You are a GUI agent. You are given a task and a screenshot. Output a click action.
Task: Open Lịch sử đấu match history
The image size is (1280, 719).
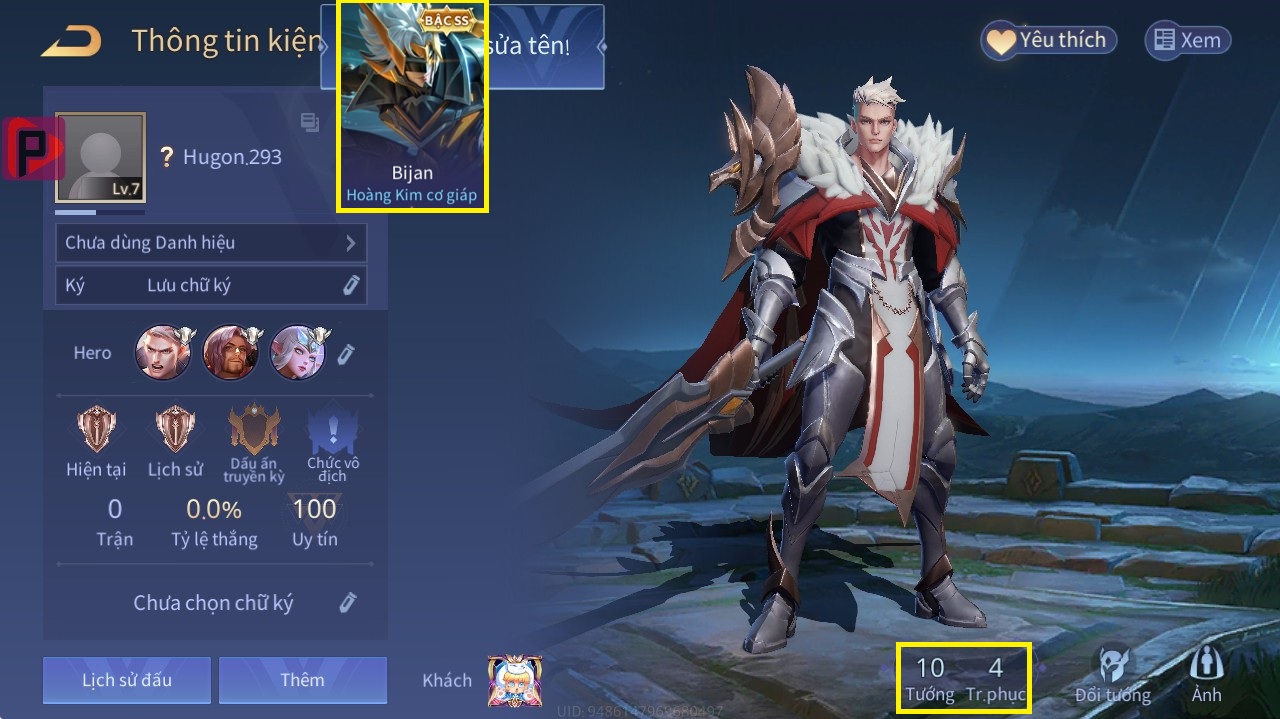click(127, 680)
